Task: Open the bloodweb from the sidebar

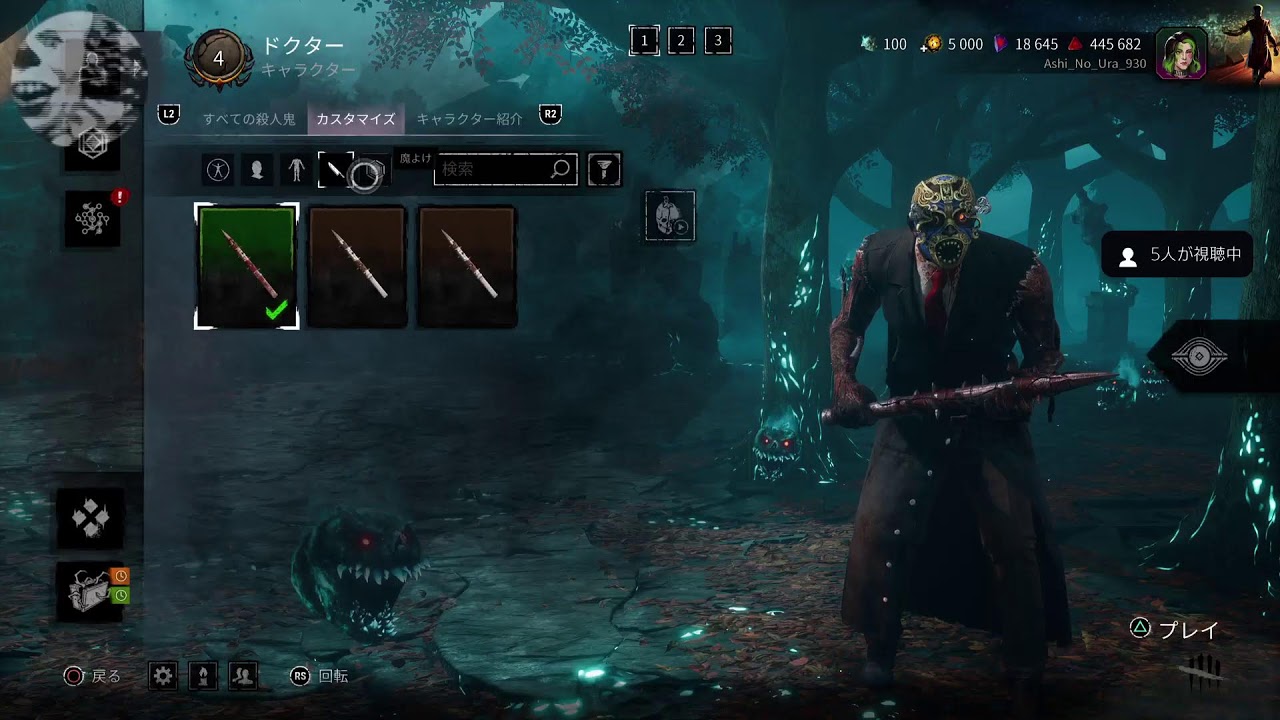Action: (x=92, y=218)
